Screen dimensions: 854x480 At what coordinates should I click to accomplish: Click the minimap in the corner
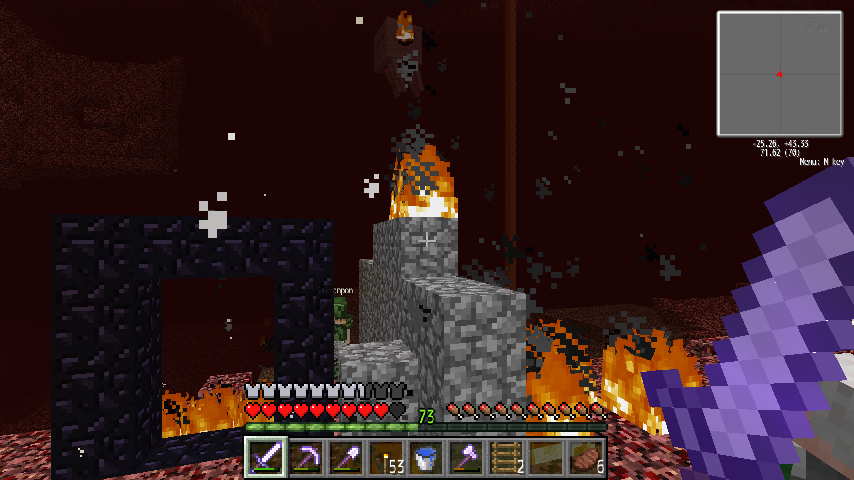click(779, 73)
